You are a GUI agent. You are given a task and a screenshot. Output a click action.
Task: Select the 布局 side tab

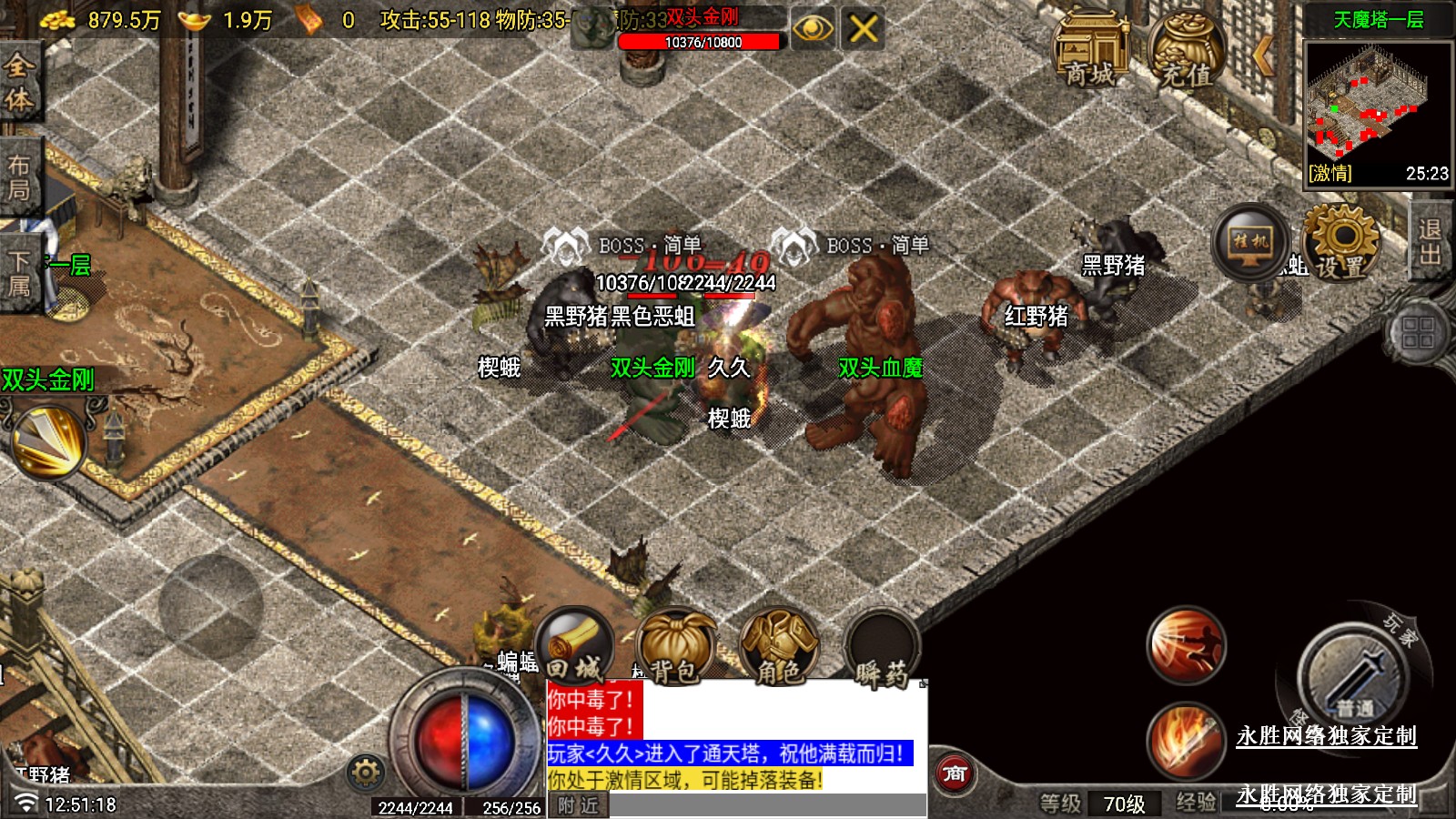pos(19,177)
